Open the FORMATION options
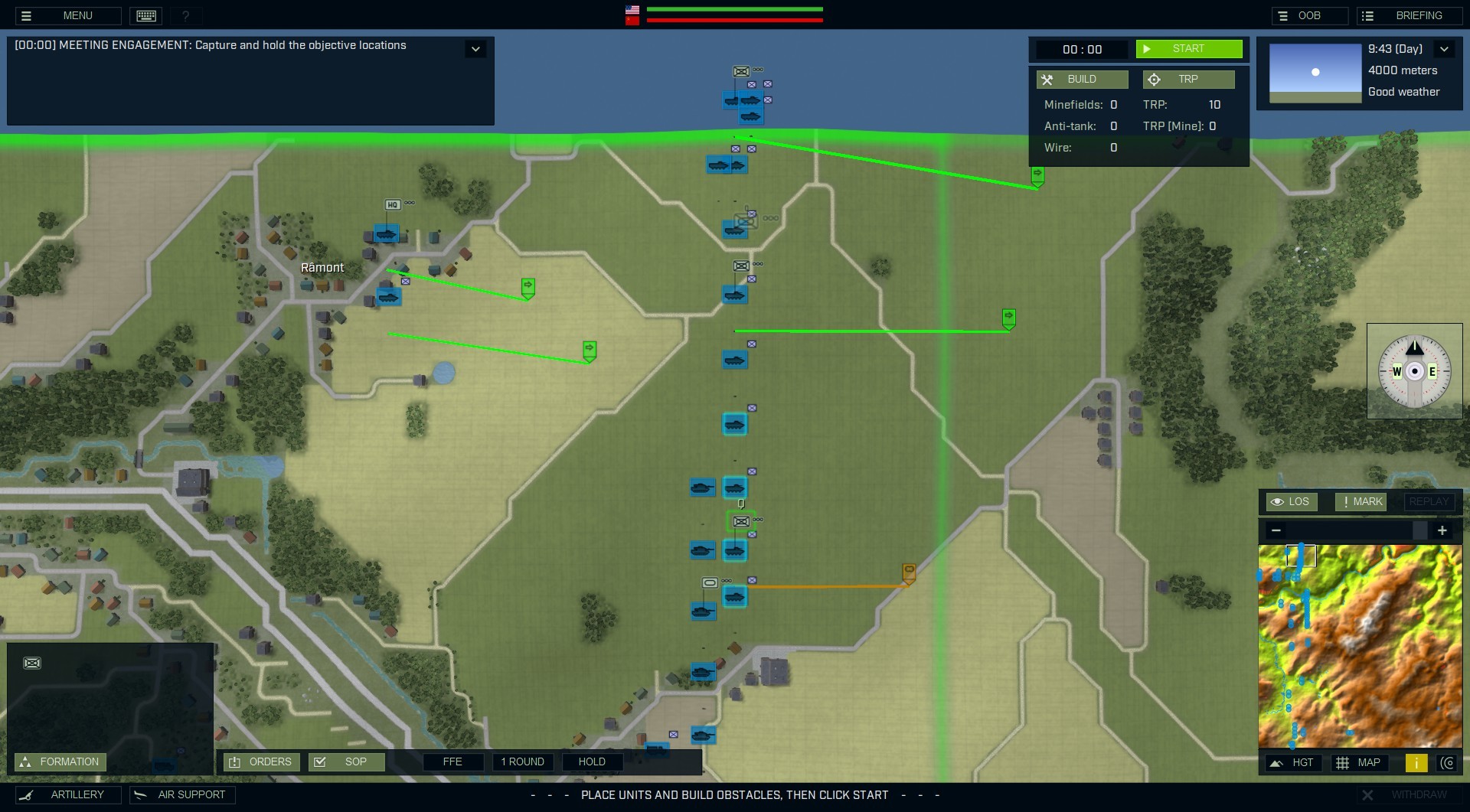Image resolution: width=1470 pixels, height=812 pixels. pos(60,762)
